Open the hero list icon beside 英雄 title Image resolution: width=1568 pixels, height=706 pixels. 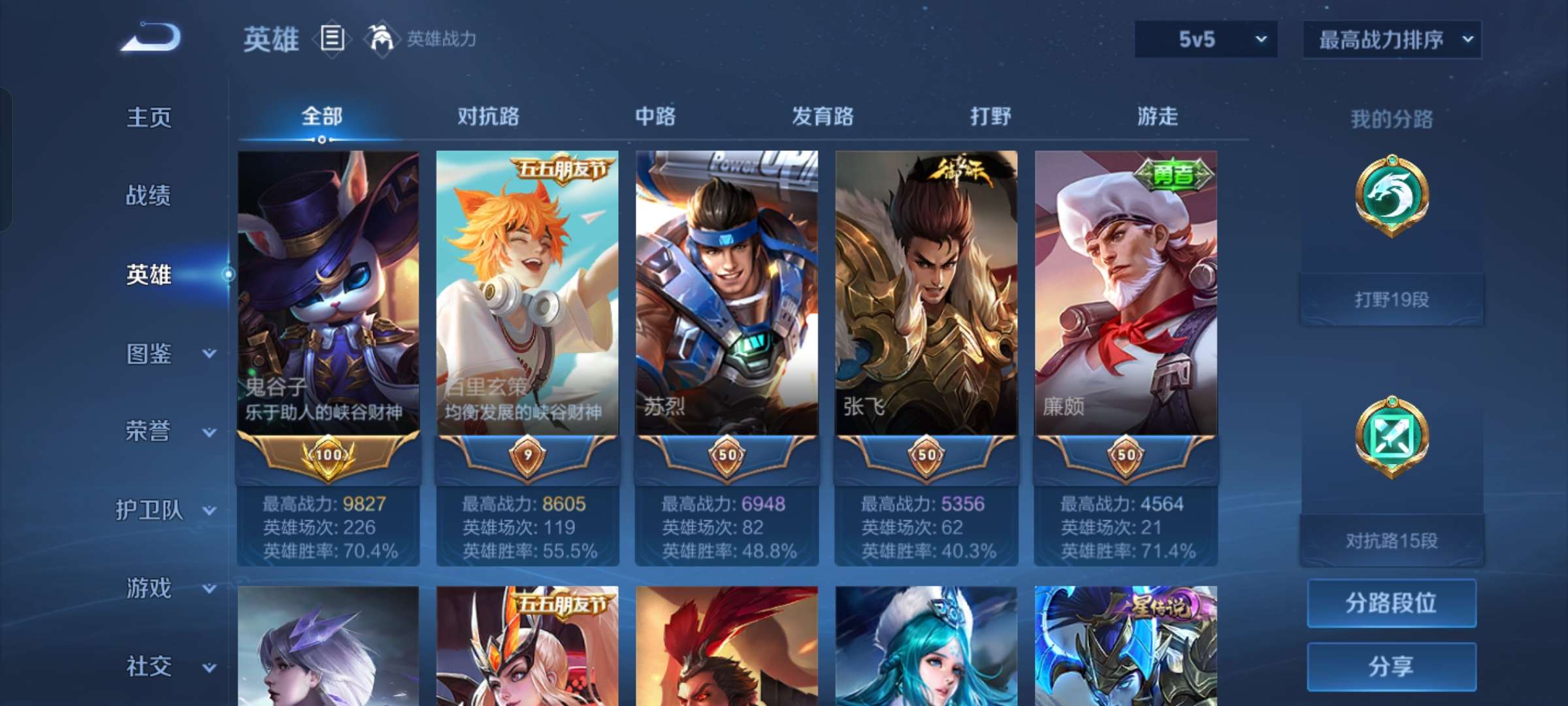tap(332, 39)
